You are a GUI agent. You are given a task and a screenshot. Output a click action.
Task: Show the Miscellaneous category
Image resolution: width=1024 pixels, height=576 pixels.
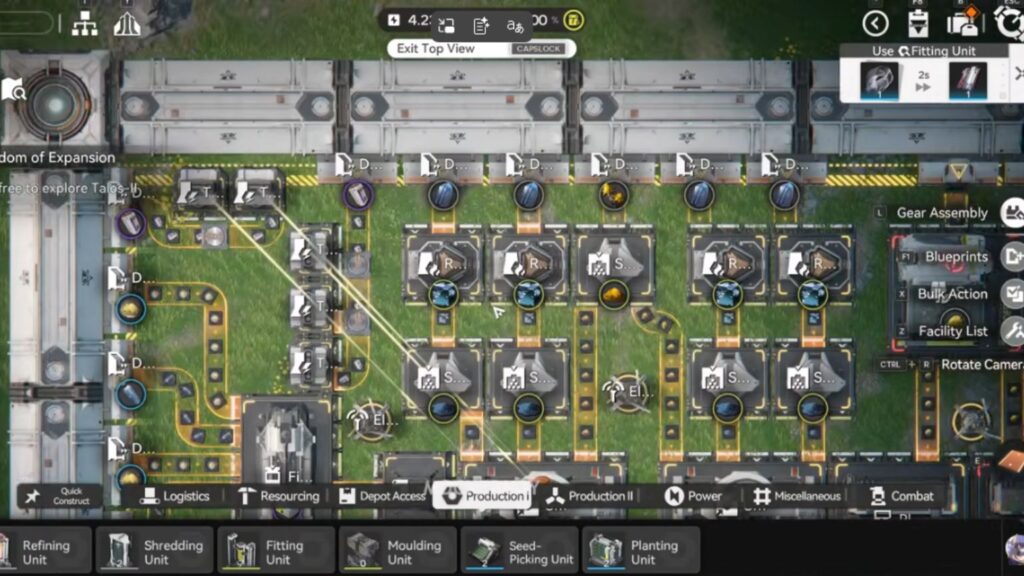pyautogui.click(x=798, y=496)
